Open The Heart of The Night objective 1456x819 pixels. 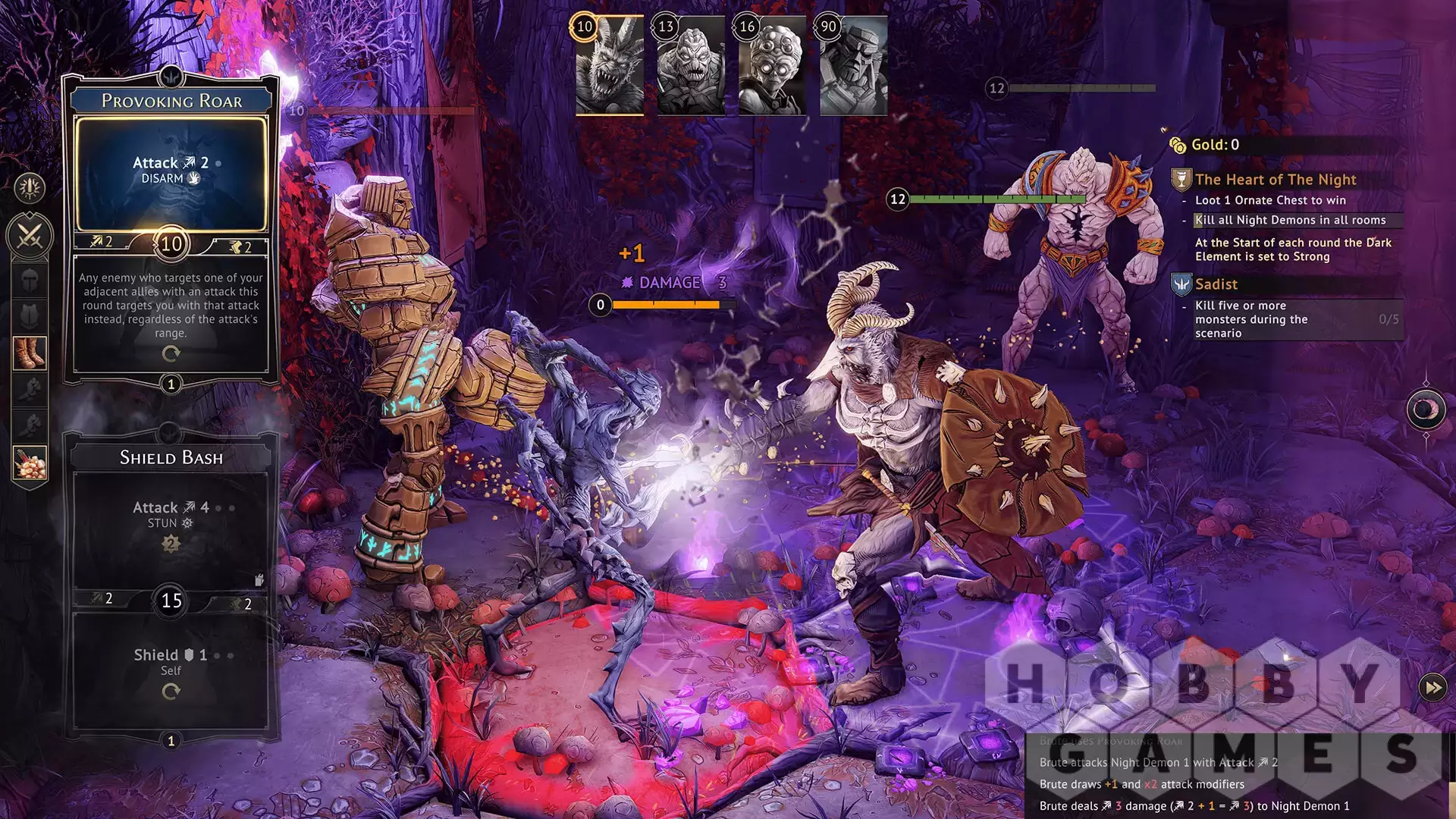1276,180
